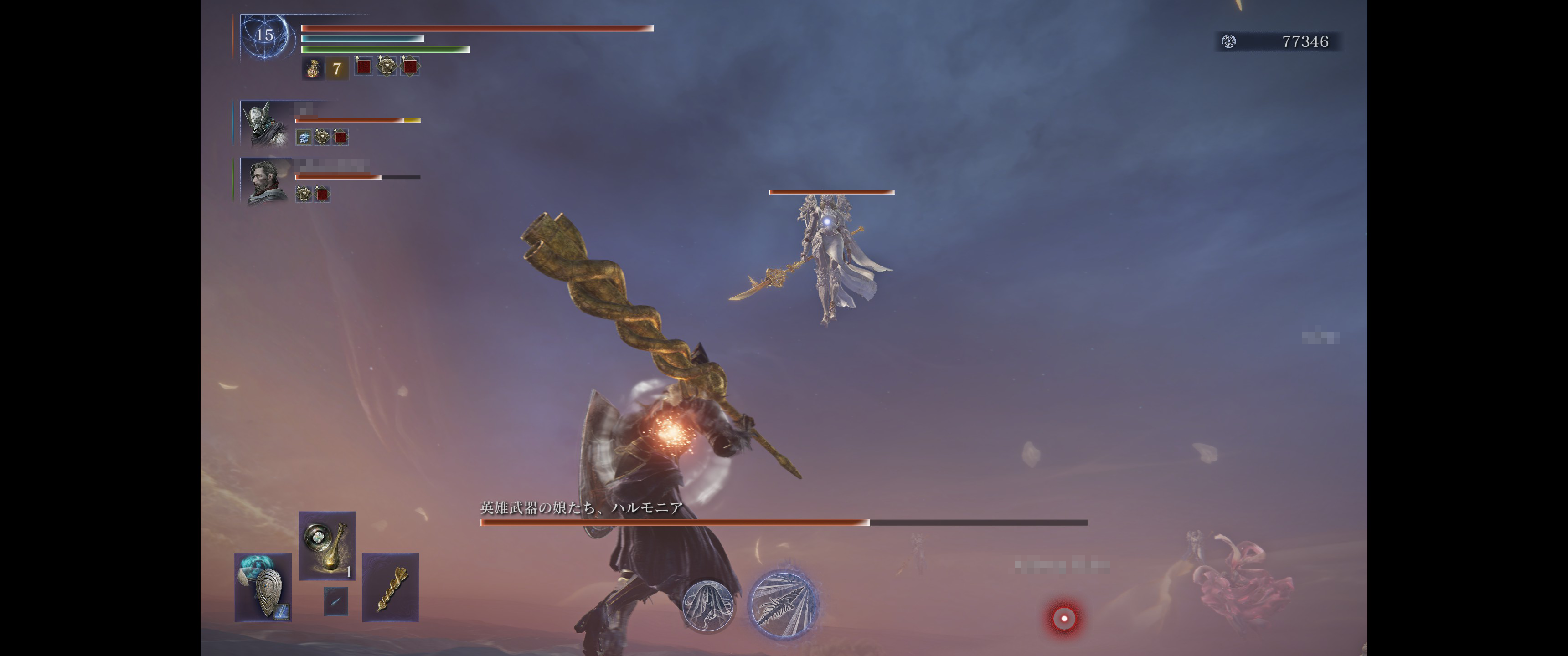Viewport: 1568px width, 656px height.
Task: Select the golden twisted weapon slot
Action: coord(391,588)
